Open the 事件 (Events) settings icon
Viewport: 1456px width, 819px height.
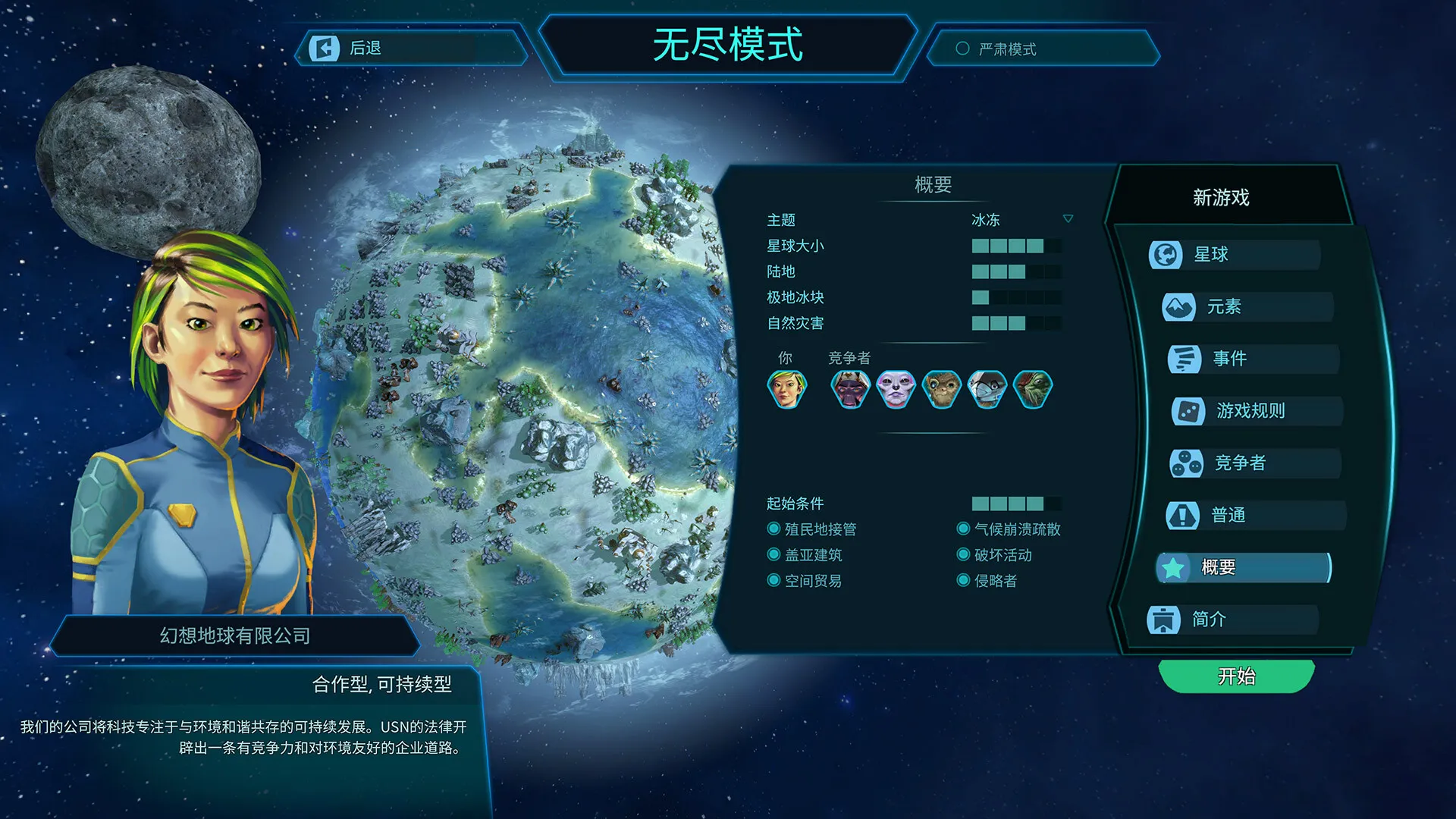1185,359
